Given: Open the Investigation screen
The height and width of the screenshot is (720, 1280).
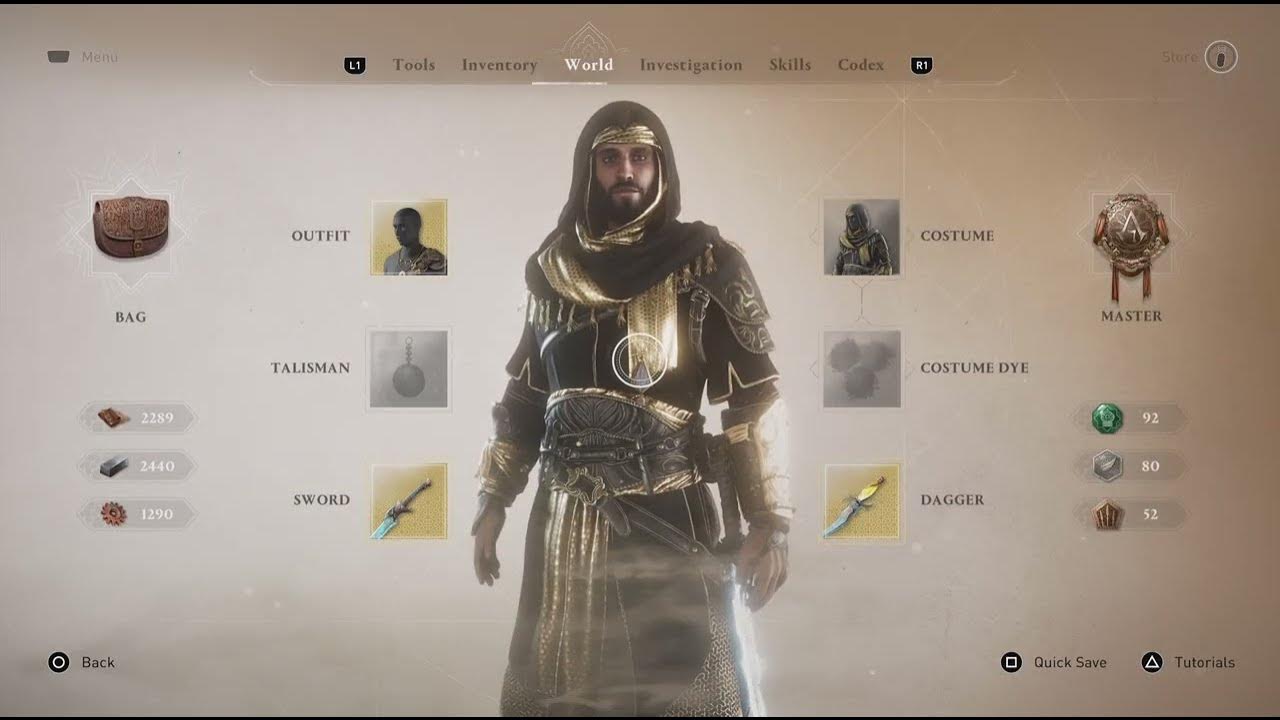Looking at the screenshot, I should (690, 65).
